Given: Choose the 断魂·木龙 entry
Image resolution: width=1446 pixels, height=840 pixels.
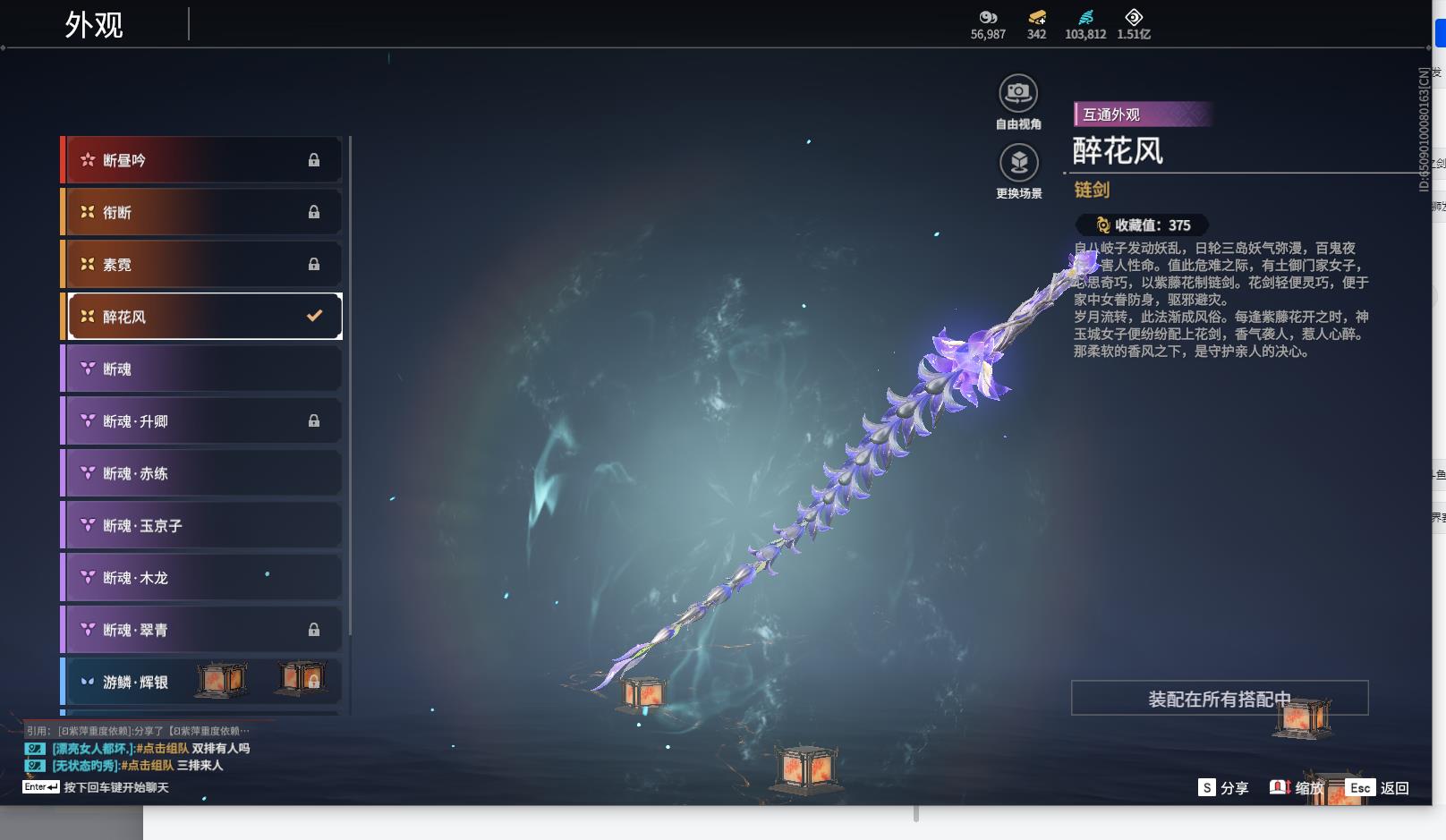Looking at the screenshot, I should (x=203, y=578).
